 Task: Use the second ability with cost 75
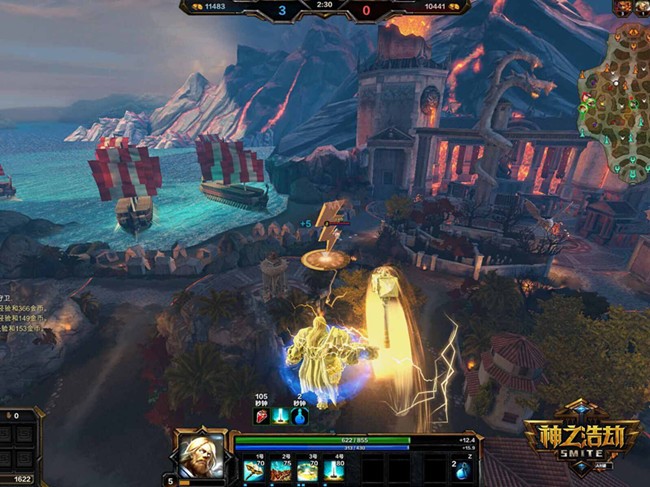coord(280,469)
